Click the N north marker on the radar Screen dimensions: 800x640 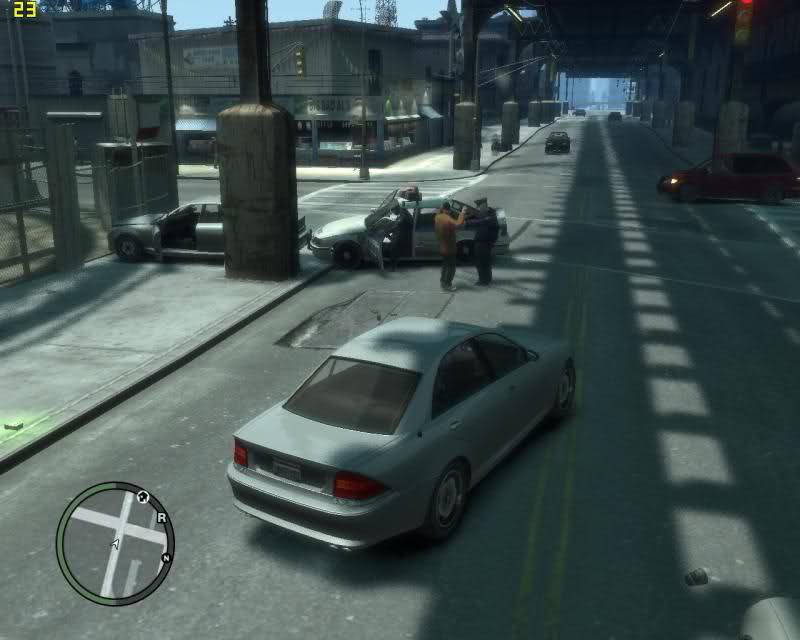(166, 556)
